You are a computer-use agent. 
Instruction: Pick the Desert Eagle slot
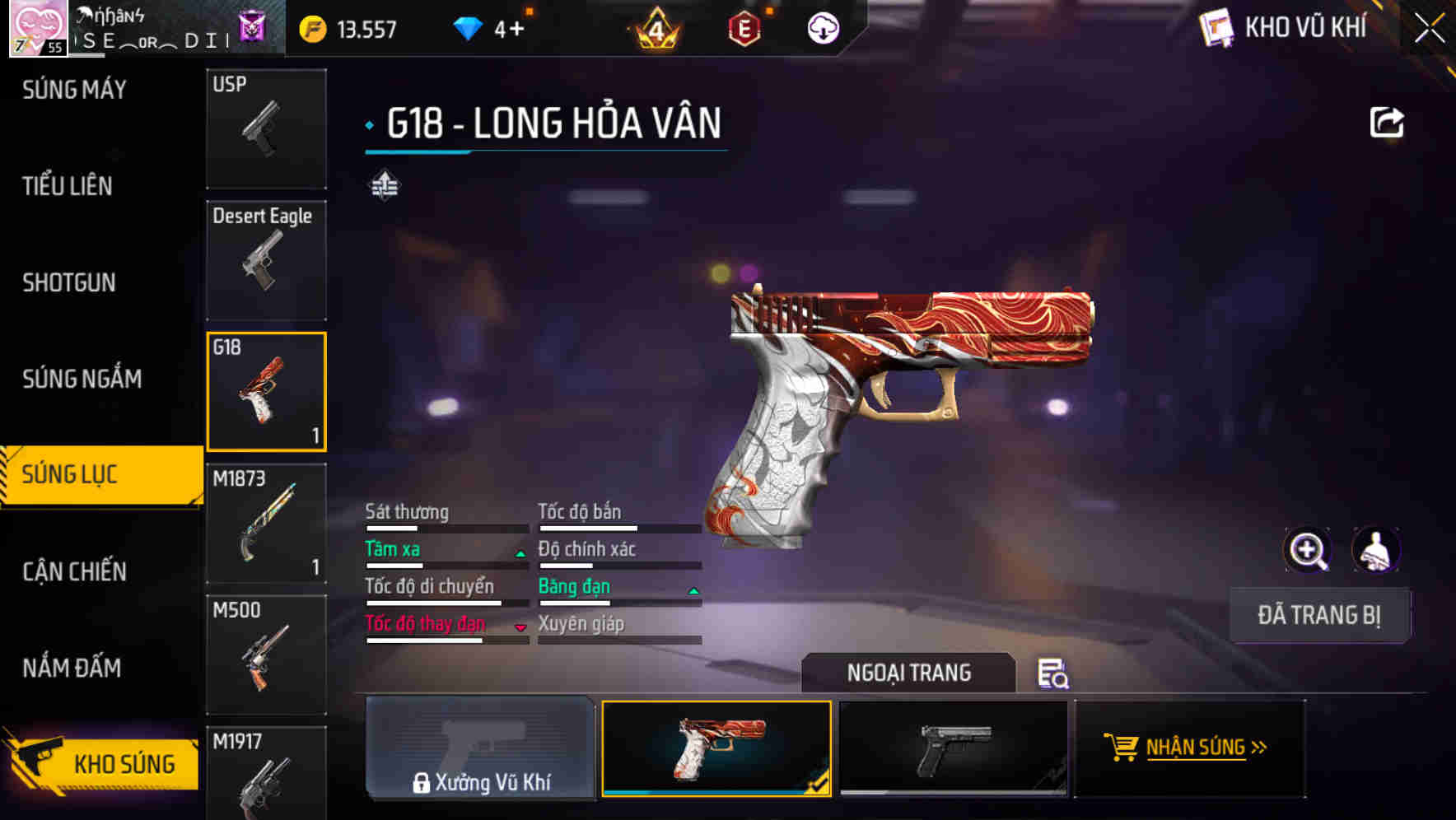(x=266, y=260)
